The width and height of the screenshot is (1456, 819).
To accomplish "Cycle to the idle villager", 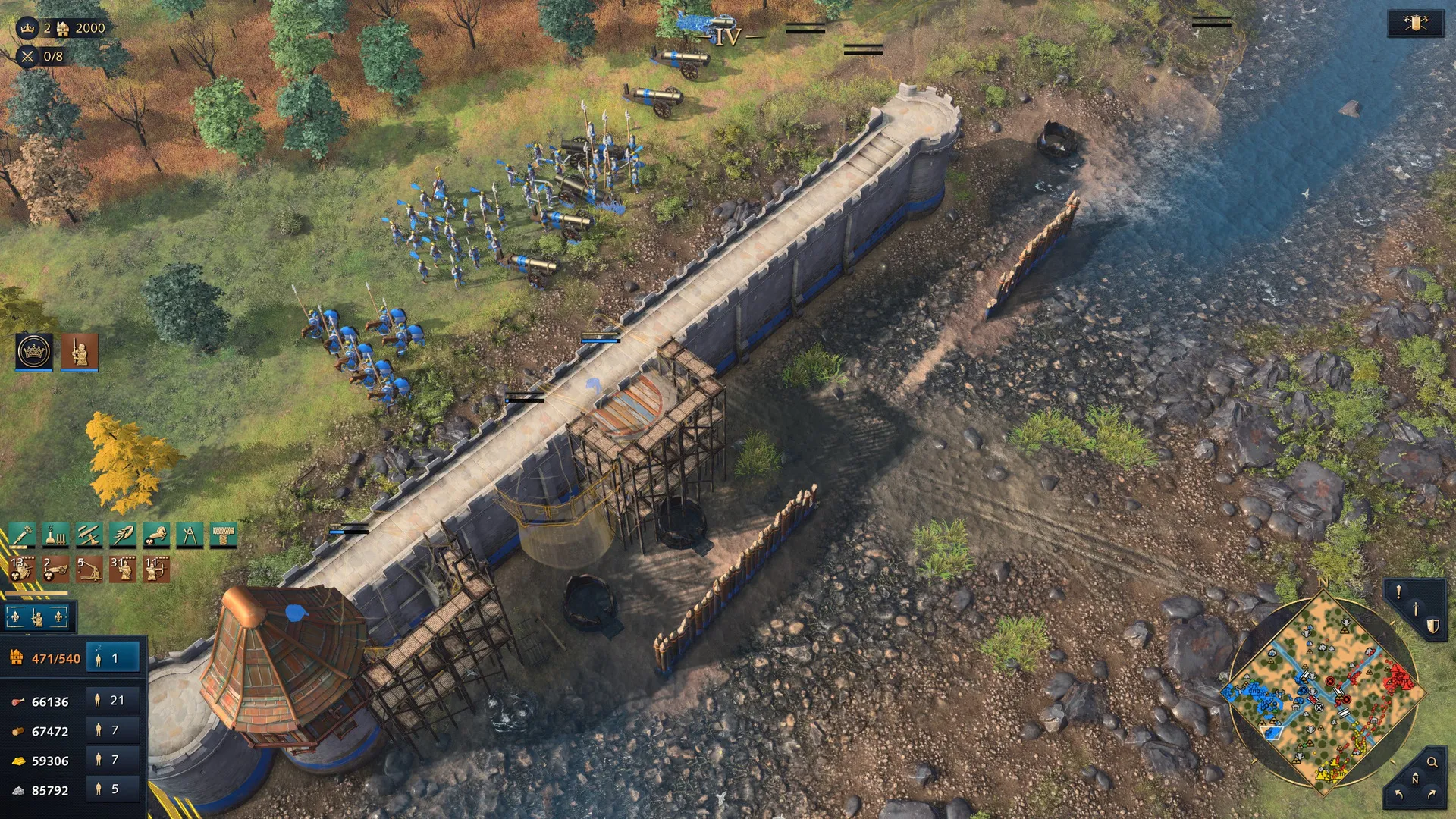I will 114,658.
